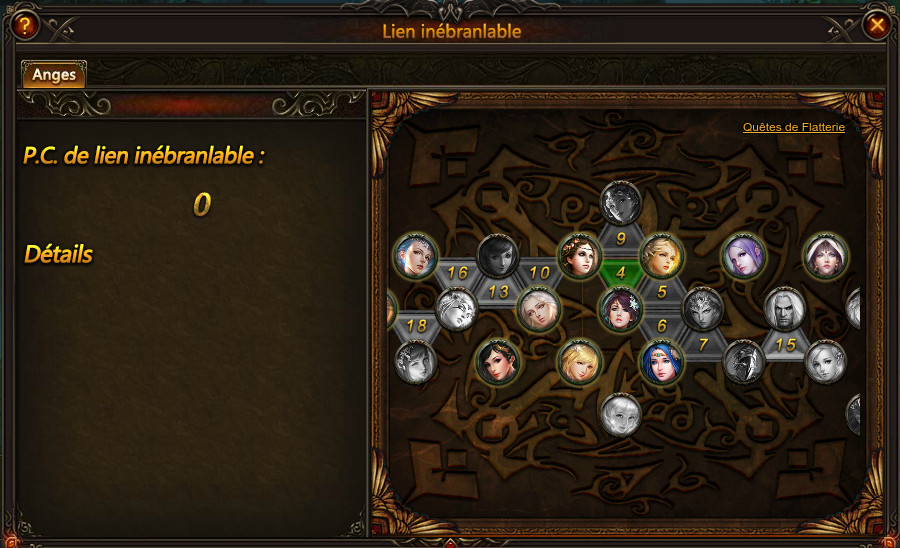Click the bond triangle numbered 6
The height and width of the screenshot is (548, 900).
(x=661, y=325)
